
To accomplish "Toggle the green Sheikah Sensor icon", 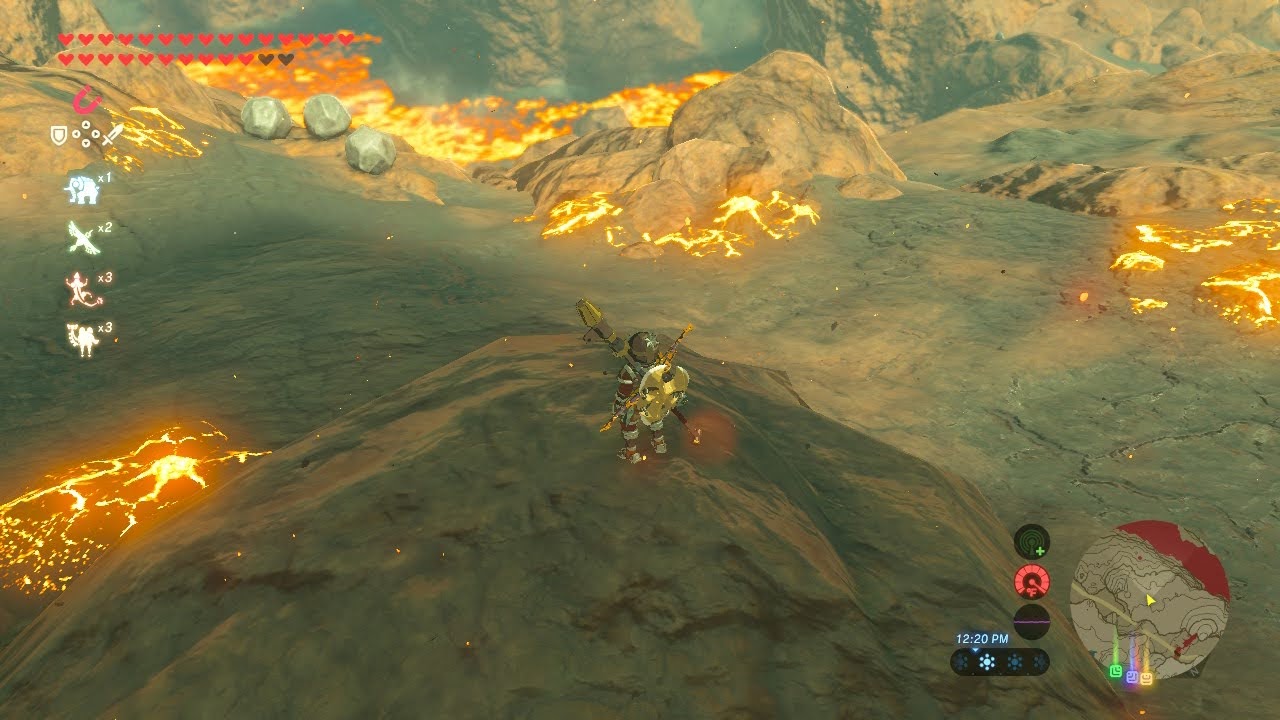I will pyautogui.click(x=1031, y=542).
